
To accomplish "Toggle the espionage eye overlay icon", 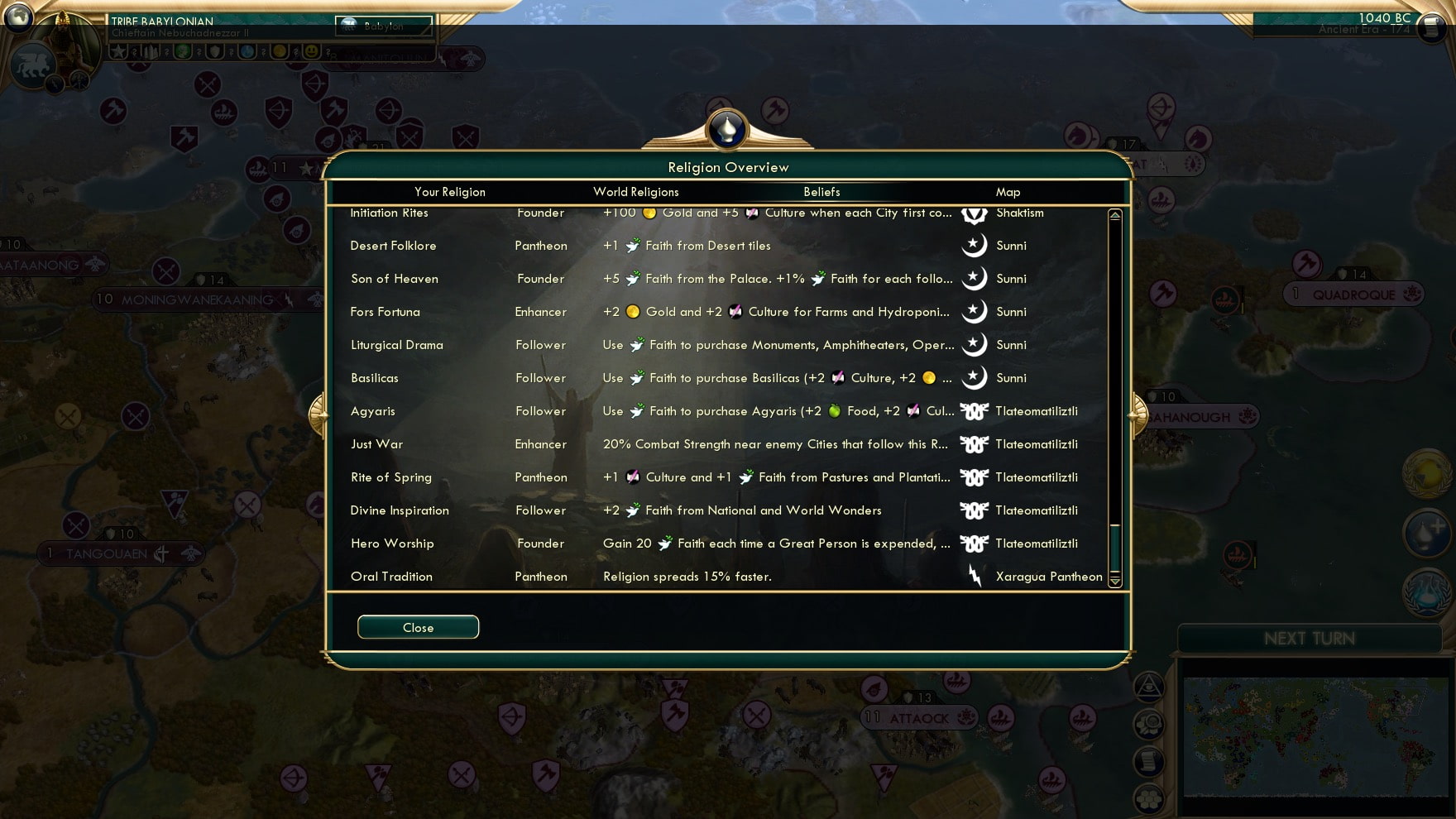I will [1149, 686].
